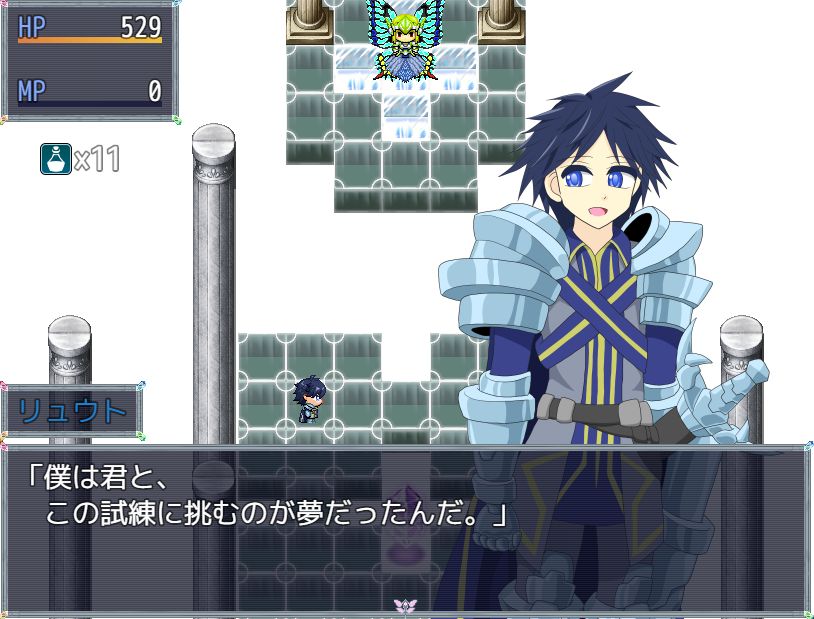Advance the dialogue via the butterfly continue marker
The width and height of the screenshot is (814, 619).
[x=404, y=606]
